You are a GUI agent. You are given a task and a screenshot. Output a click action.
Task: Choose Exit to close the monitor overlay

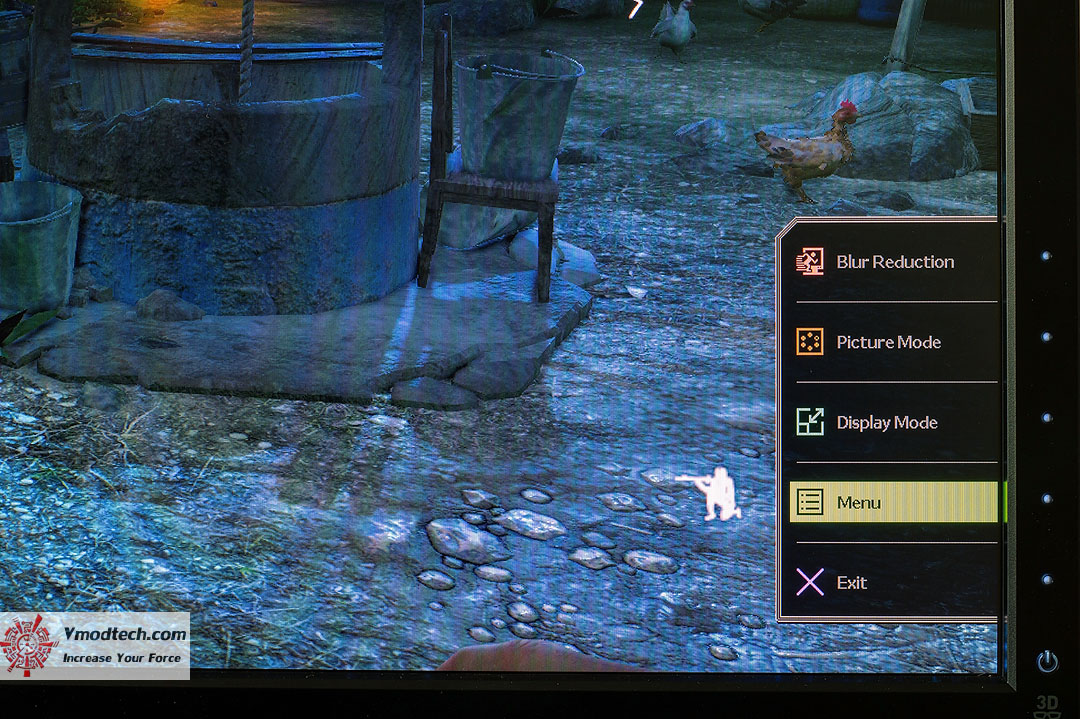[x=851, y=582]
